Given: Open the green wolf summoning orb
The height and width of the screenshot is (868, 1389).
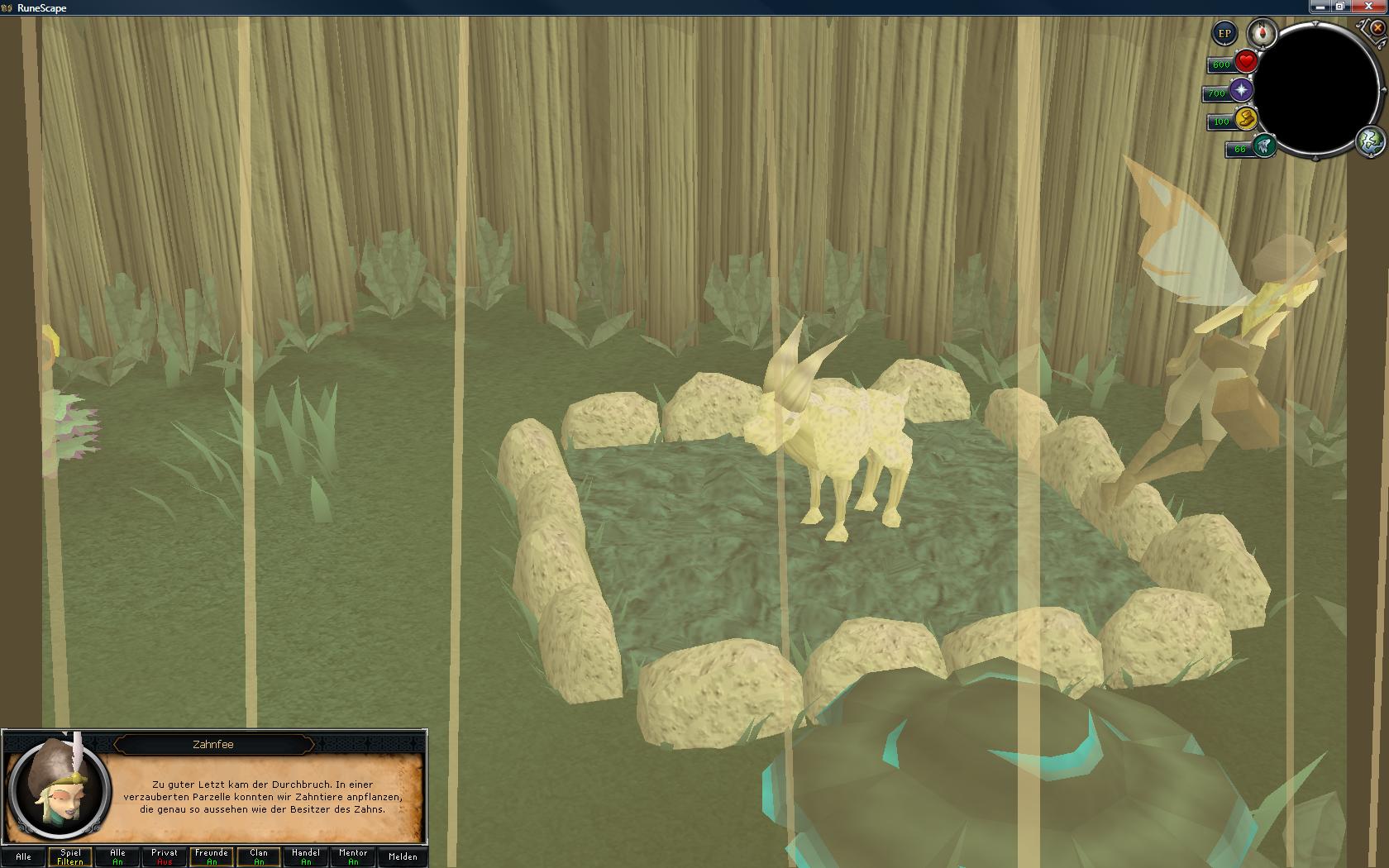Looking at the screenshot, I should pos(1263,147).
